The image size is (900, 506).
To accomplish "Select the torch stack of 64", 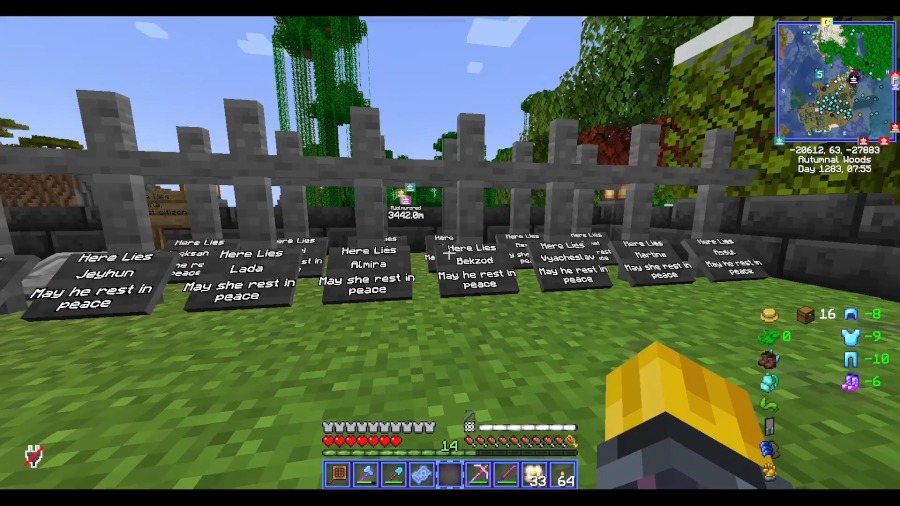I will click(x=564, y=474).
